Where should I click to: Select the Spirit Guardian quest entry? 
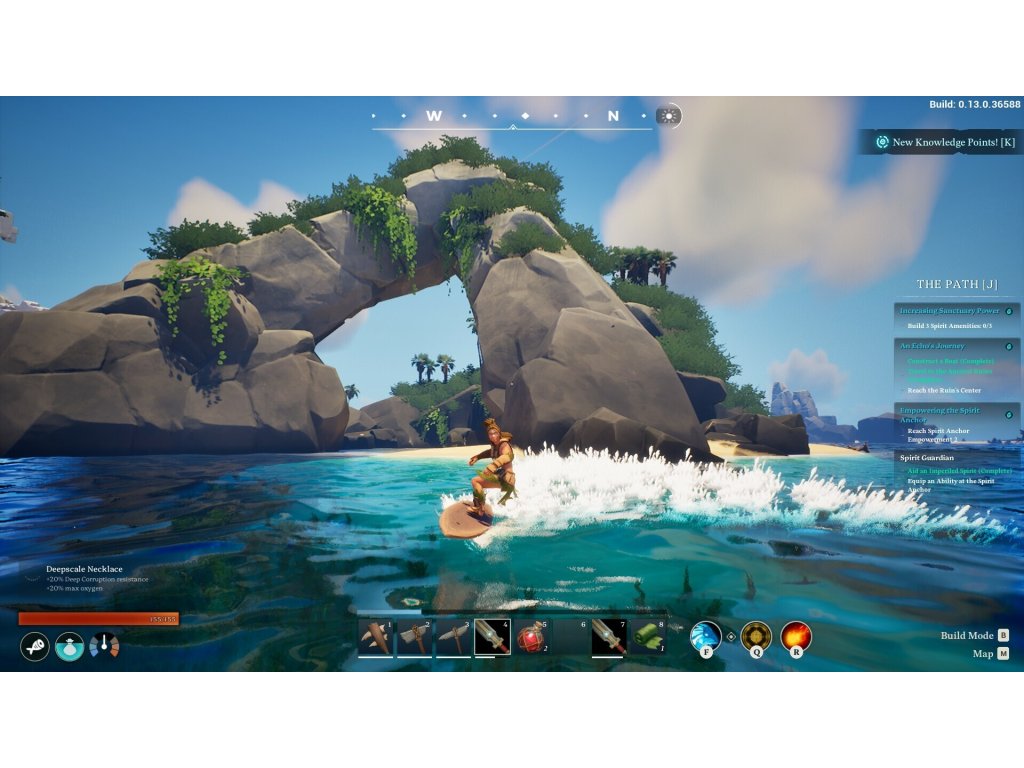point(927,458)
